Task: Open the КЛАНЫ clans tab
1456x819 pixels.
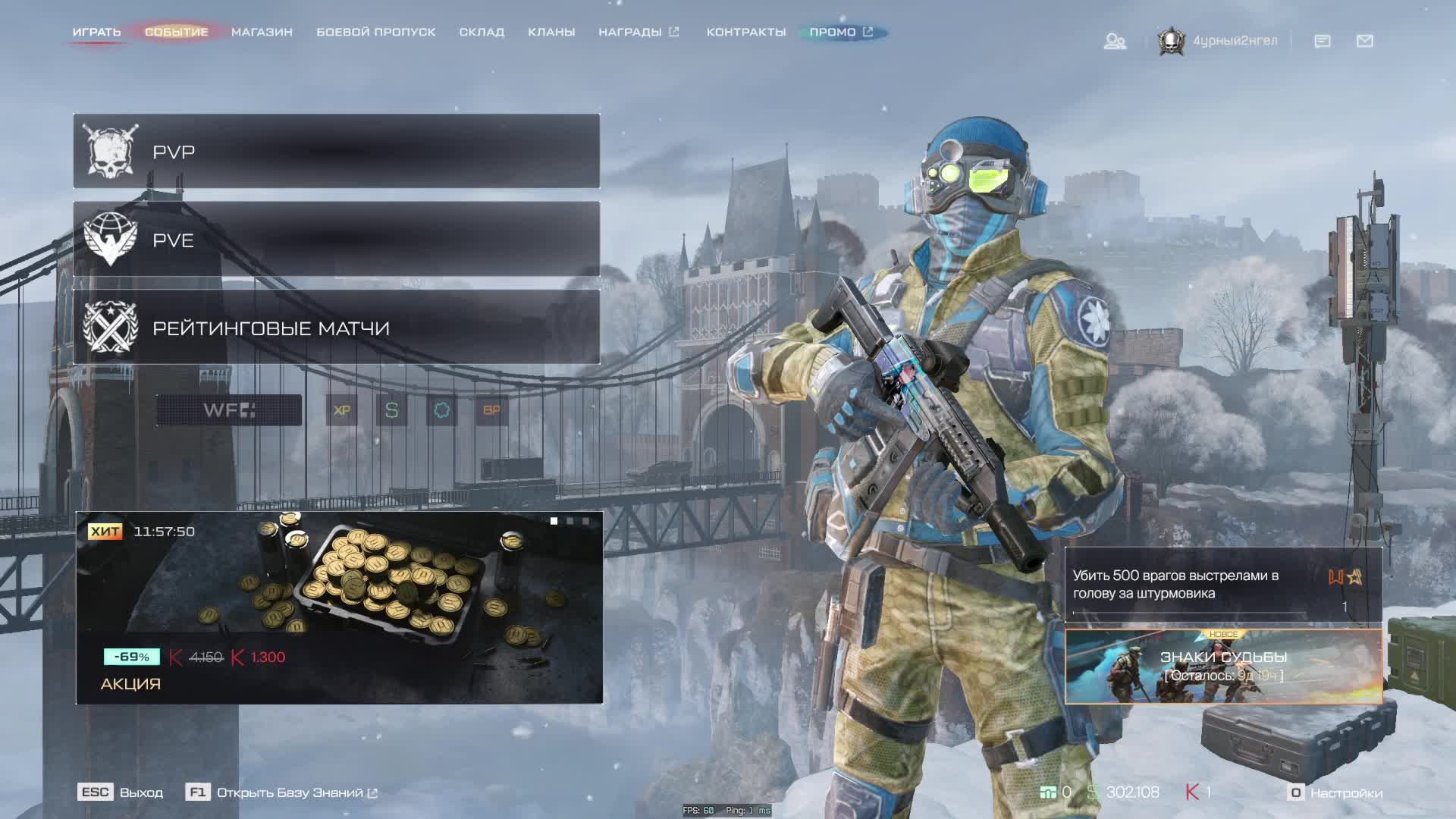Action: 551,32
